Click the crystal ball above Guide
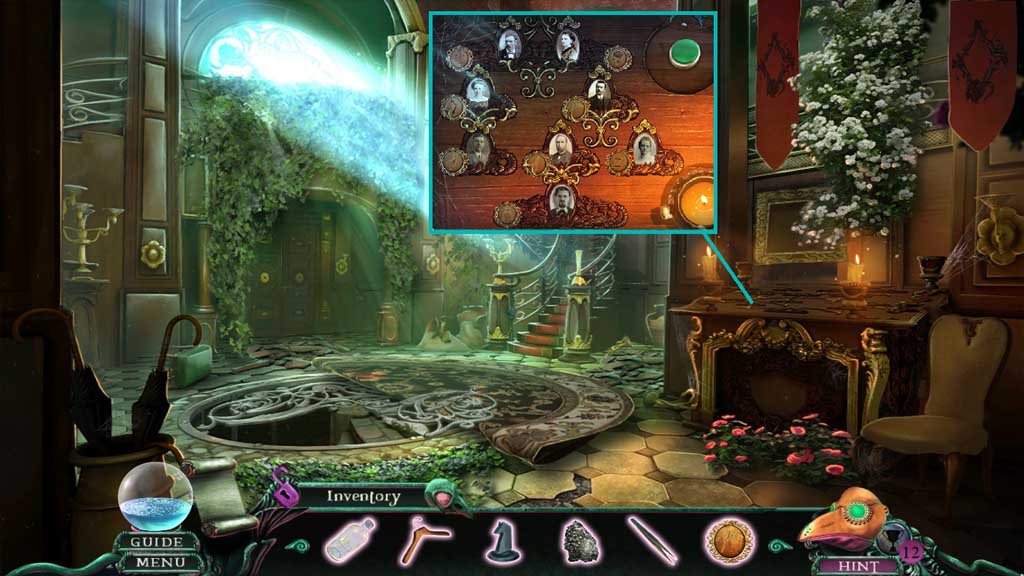 tap(156, 495)
